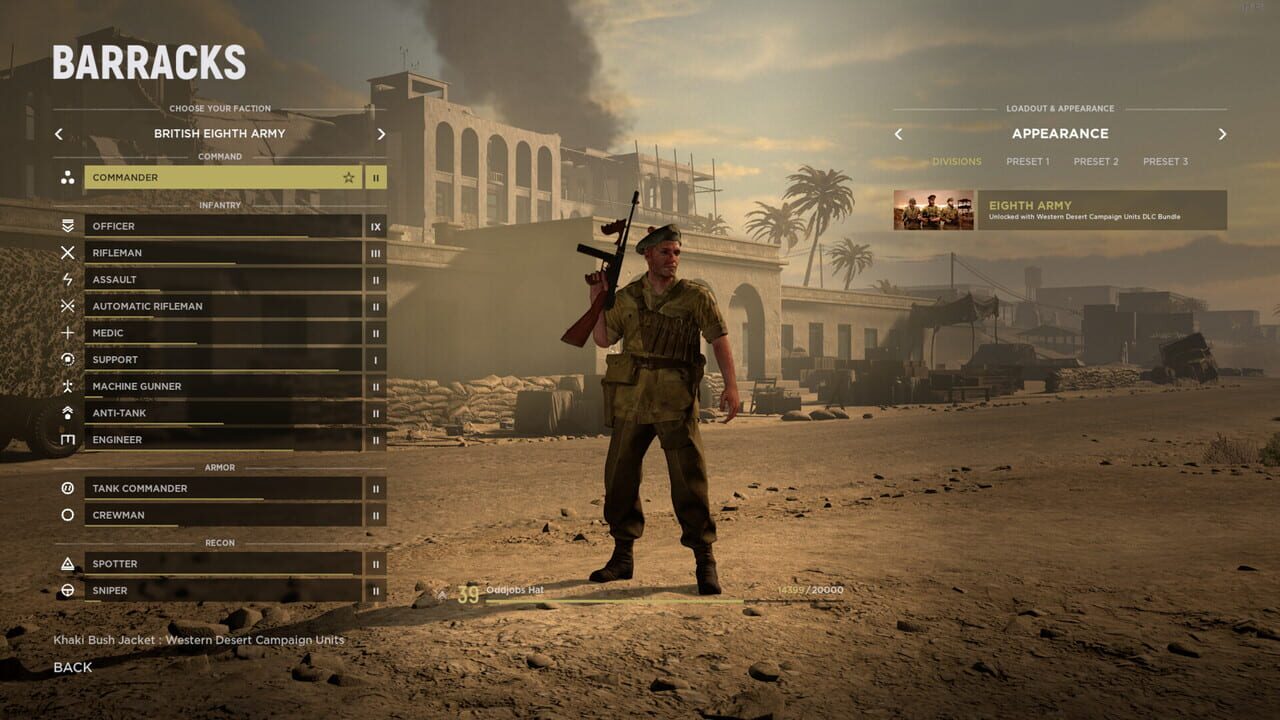The width and height of the screenshot is (1280, 720).
Task: Toggle the favorite star on Commander
Action: [x=348, y=177]
